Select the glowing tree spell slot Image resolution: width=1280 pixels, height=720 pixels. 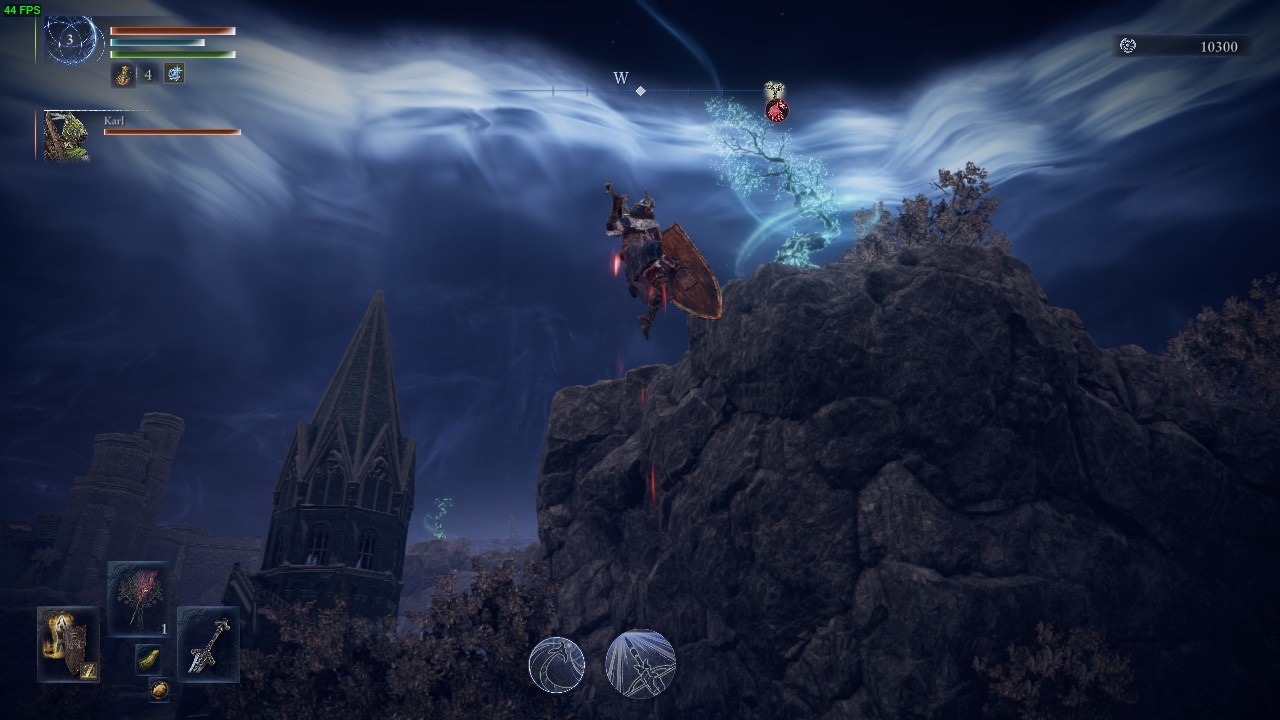coord(138,598)
